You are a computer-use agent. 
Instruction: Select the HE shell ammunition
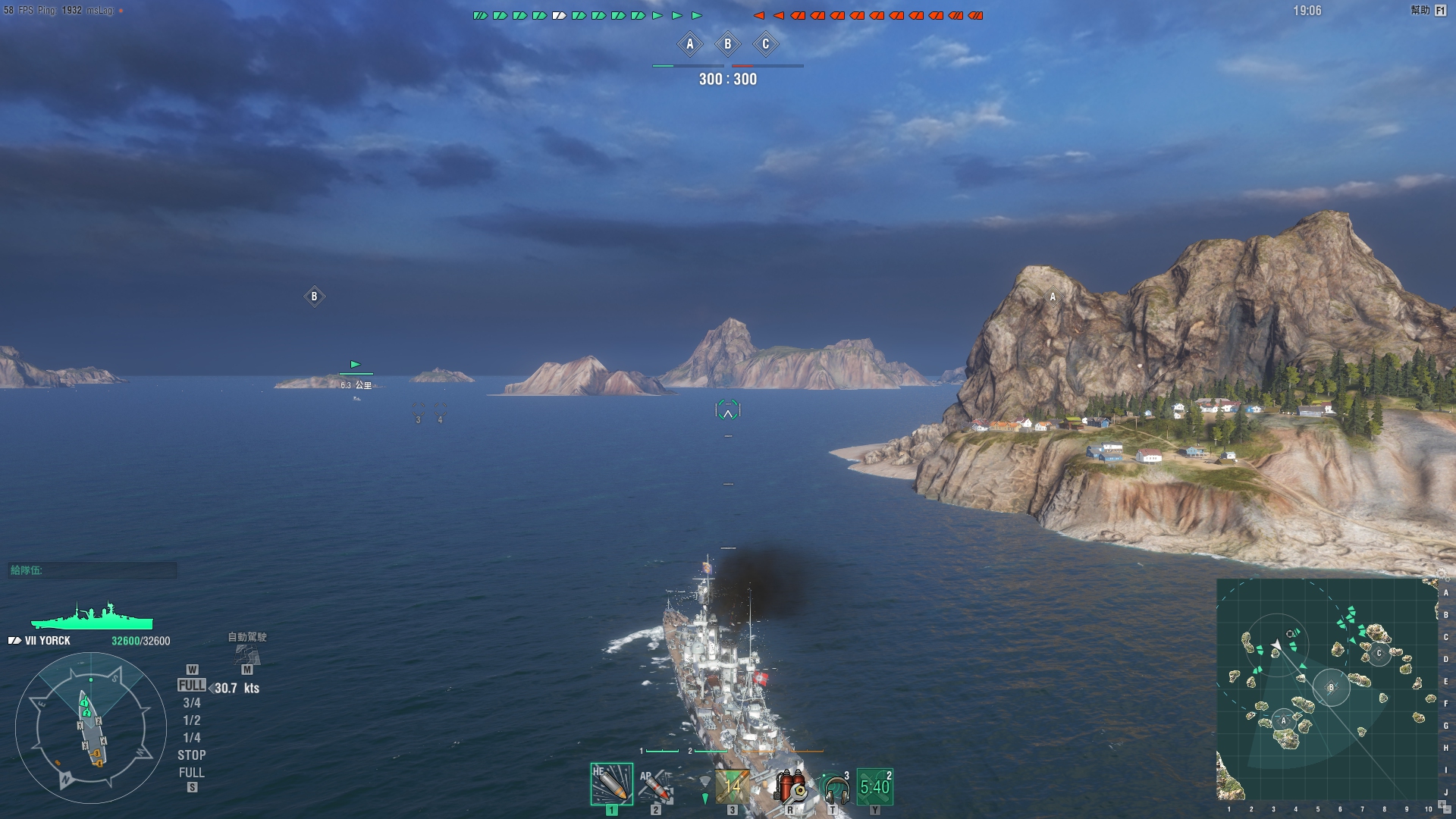click(x=611, y=784)
